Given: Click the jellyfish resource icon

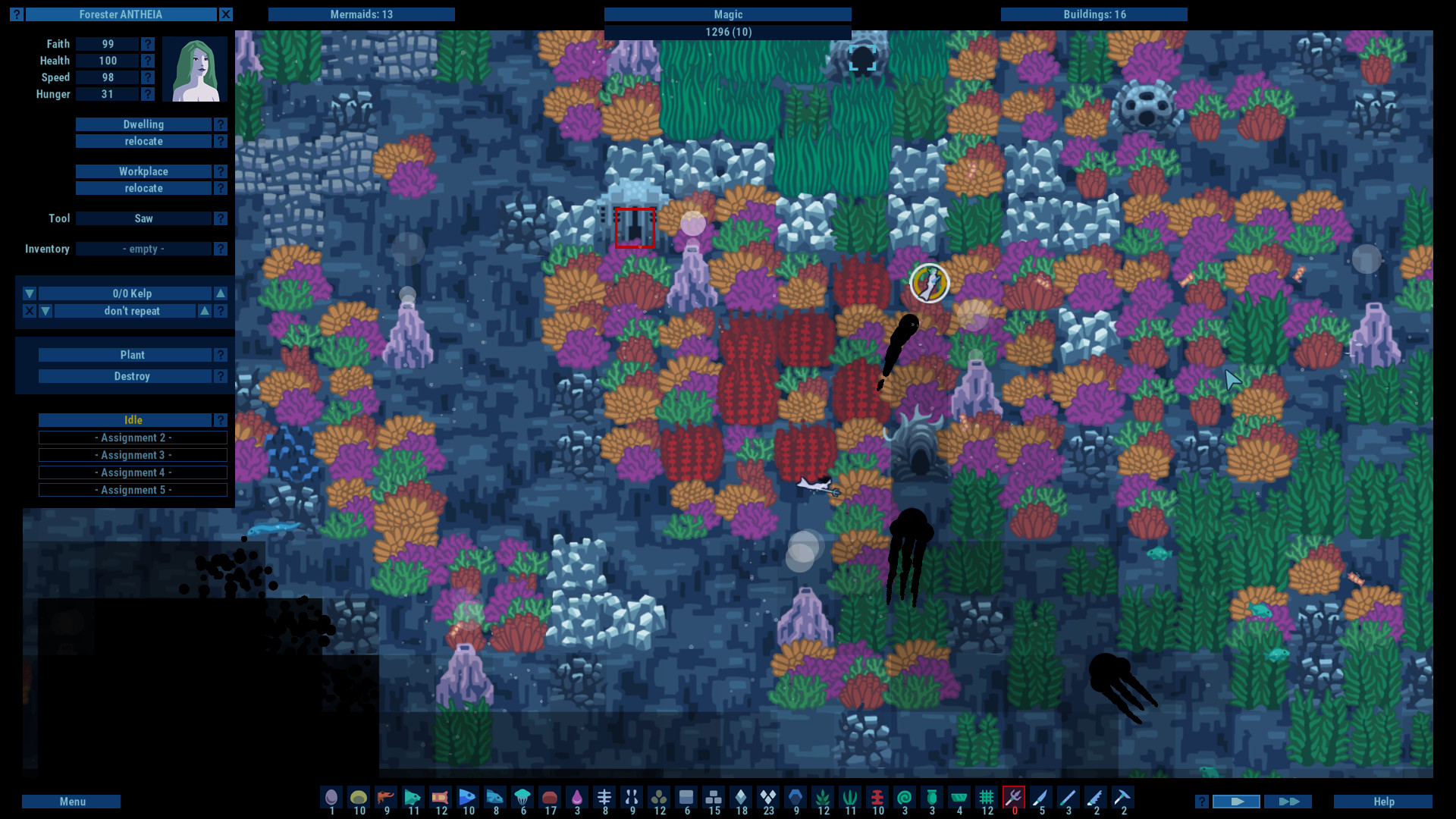Looking at the screenshot, I should pyautogui.click(x=523, y=798).
